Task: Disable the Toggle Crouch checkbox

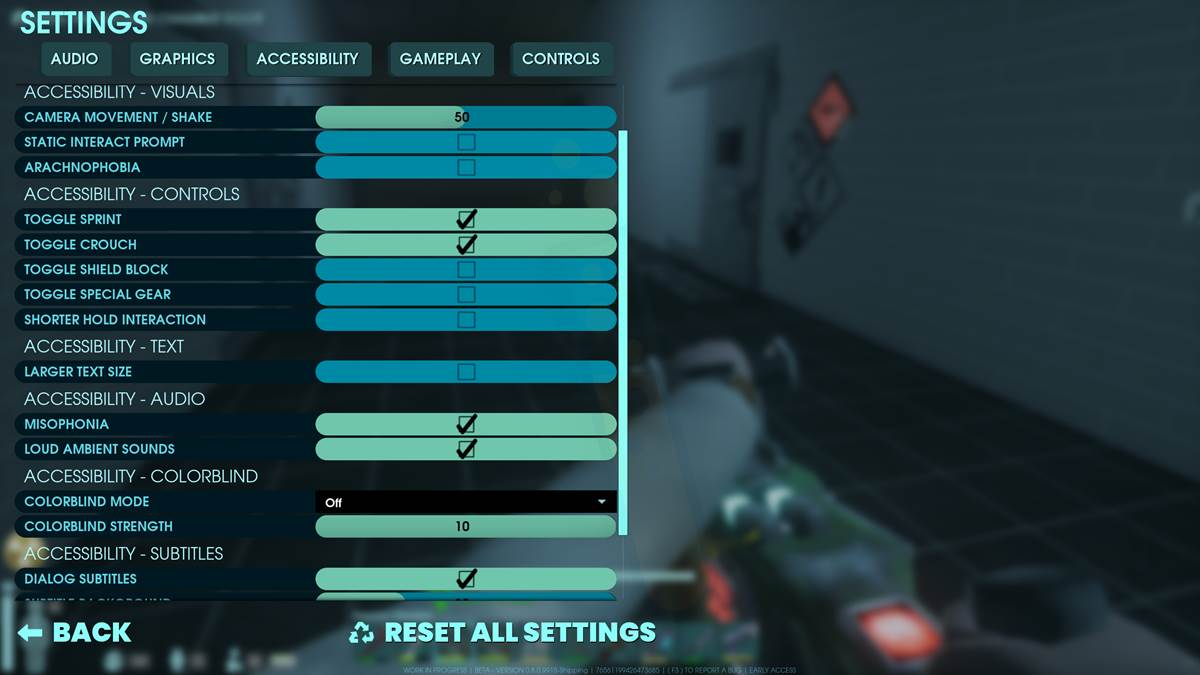Action: point(466,244)
